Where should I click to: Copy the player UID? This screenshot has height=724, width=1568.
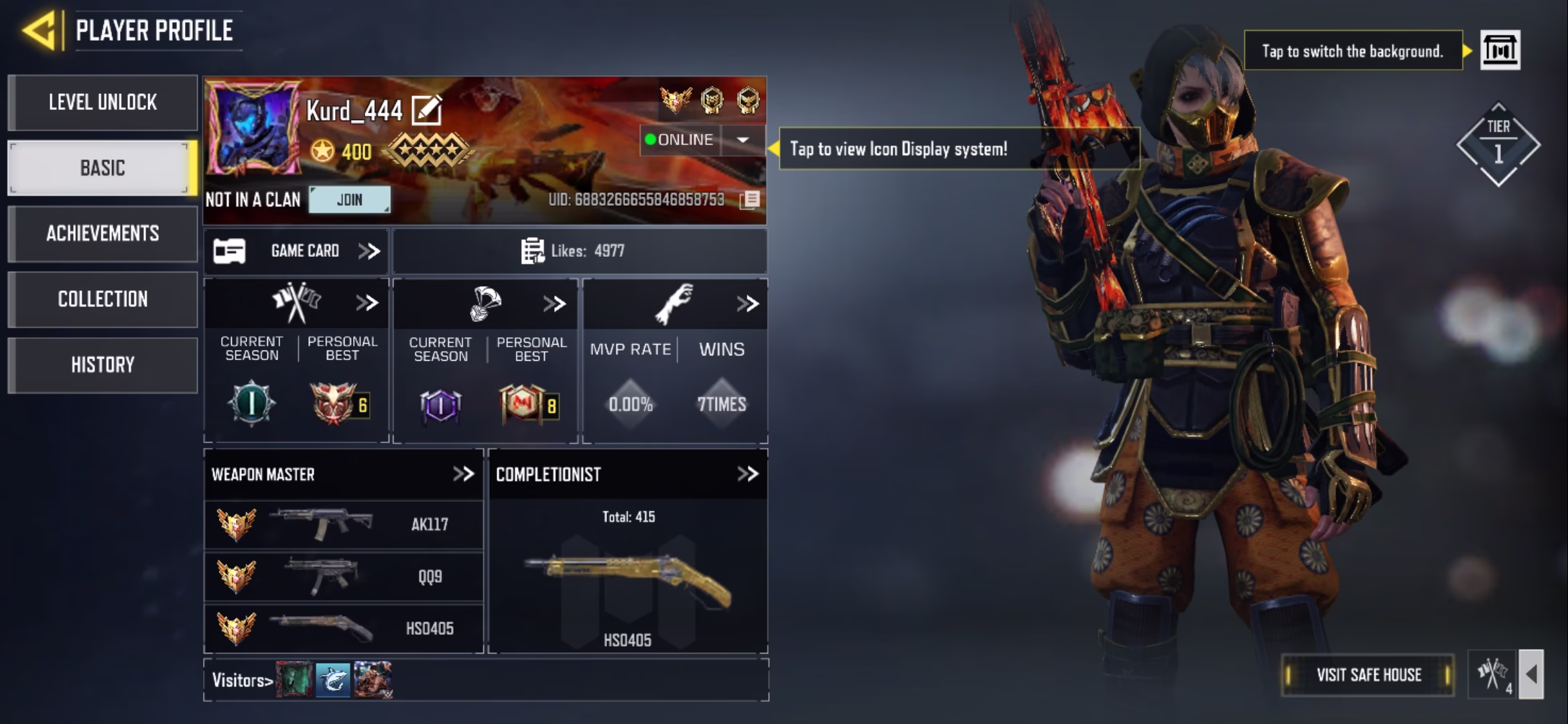[x=750, y=200]
